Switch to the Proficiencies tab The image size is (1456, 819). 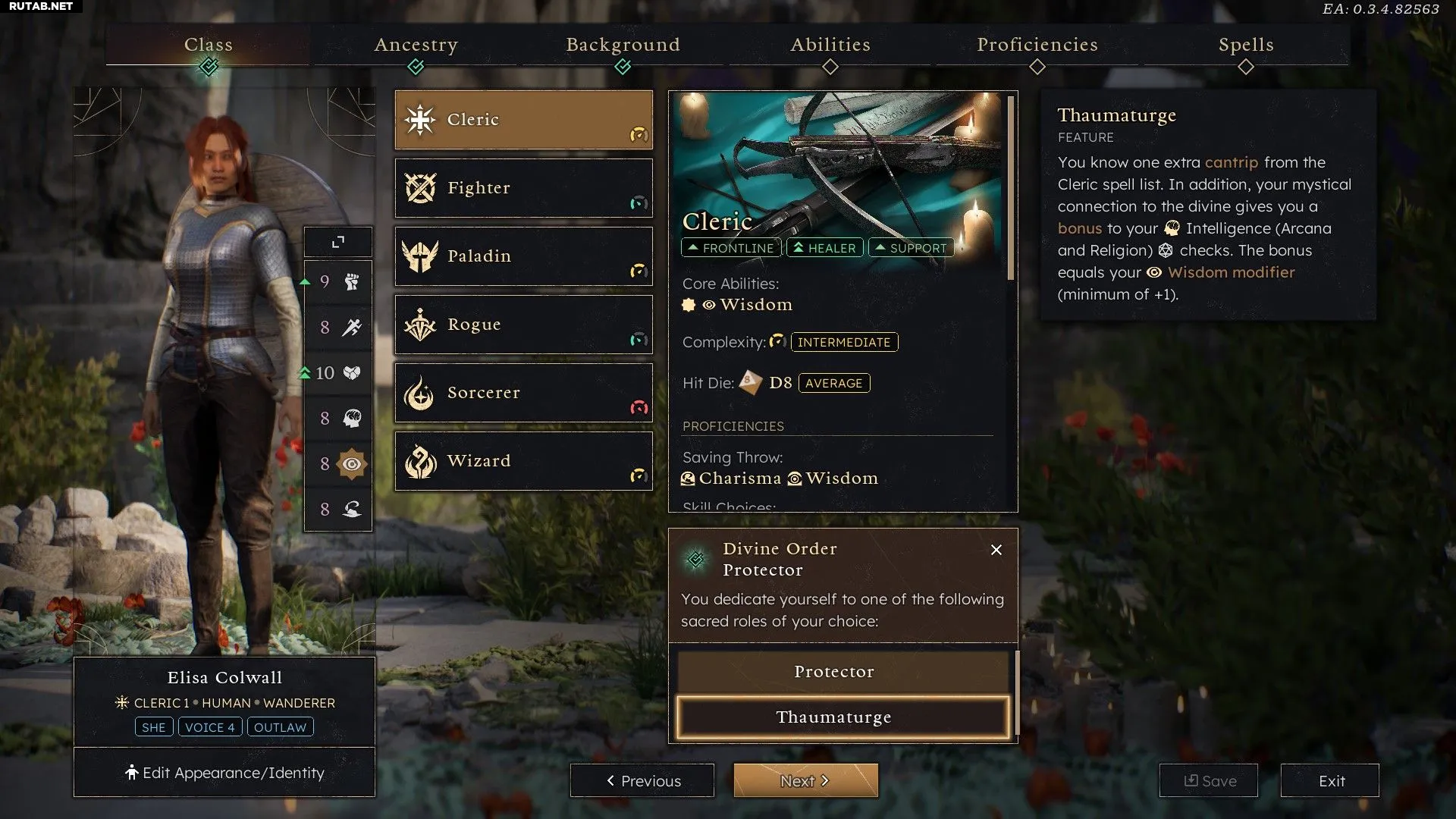[1037, 45]
